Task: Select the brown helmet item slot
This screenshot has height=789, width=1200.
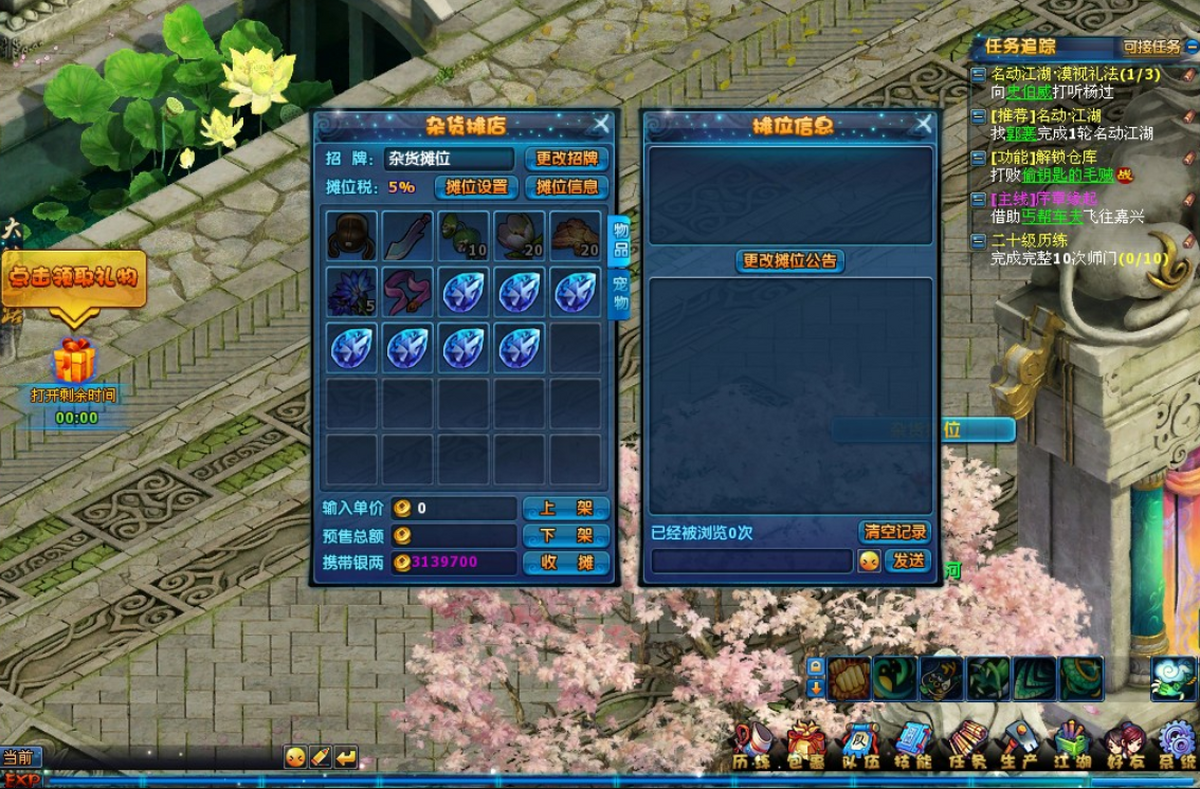Action: 352,236
